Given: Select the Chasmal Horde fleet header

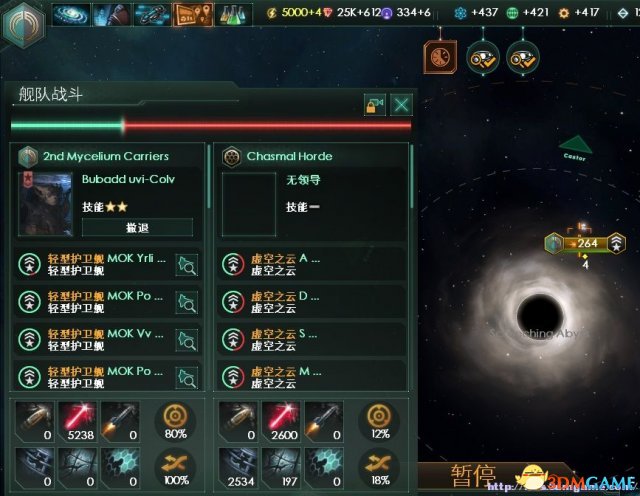Looking at the screenshot, I should click(x=289, y=156).
